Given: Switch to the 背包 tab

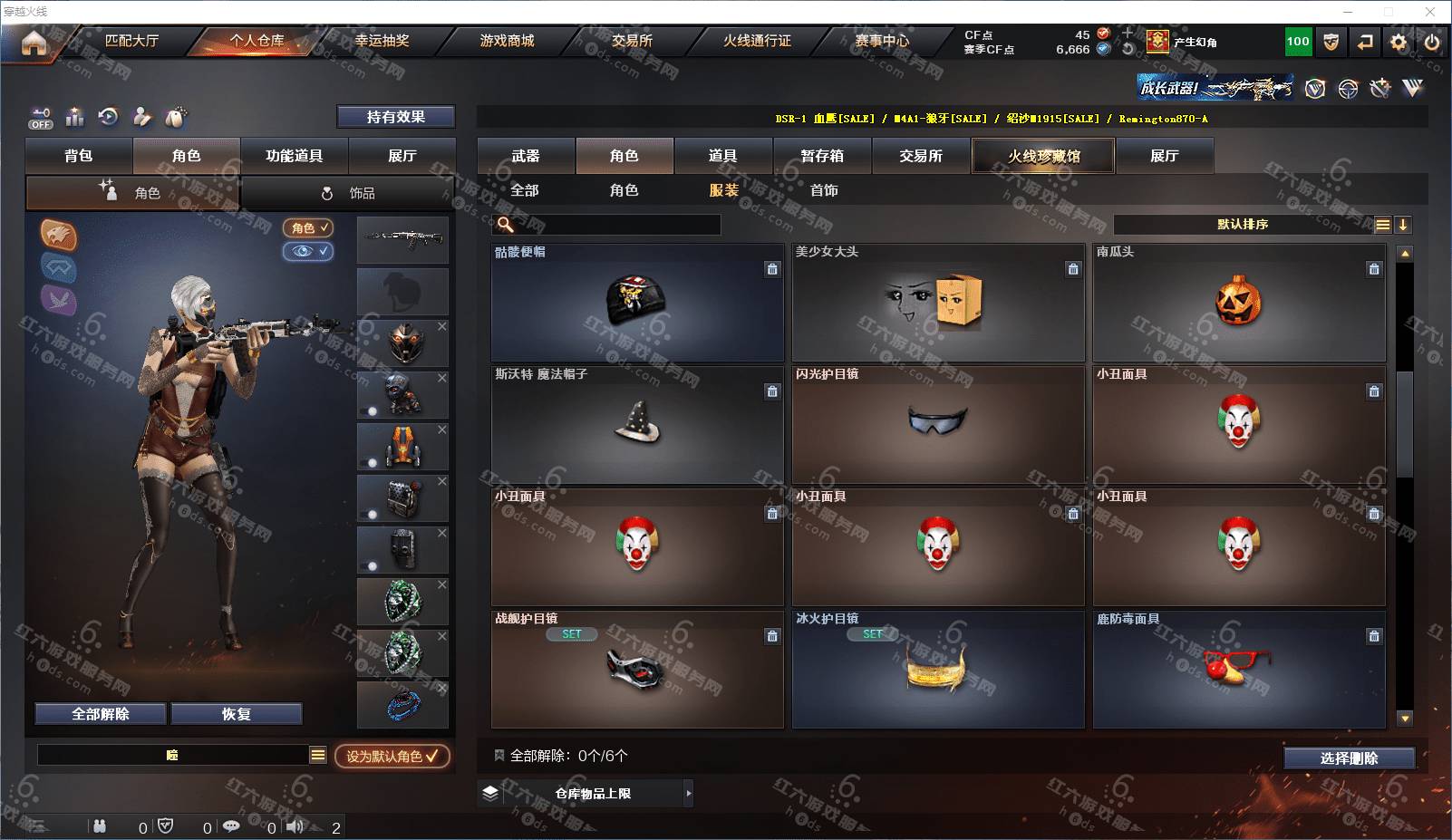Looking at the screenshot, I should [79, 156].
